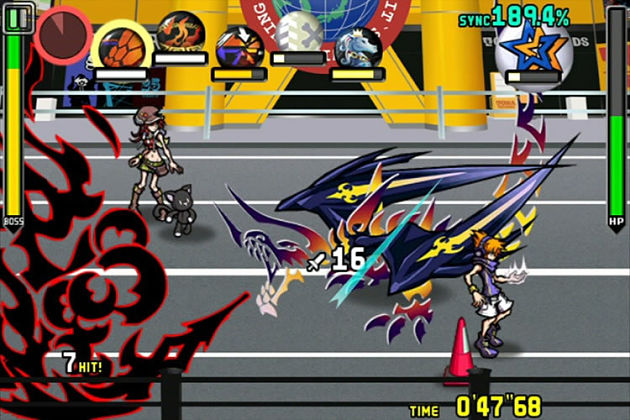
Task: Trigger the blue-orange star sync pin
Action: point(532,47)
